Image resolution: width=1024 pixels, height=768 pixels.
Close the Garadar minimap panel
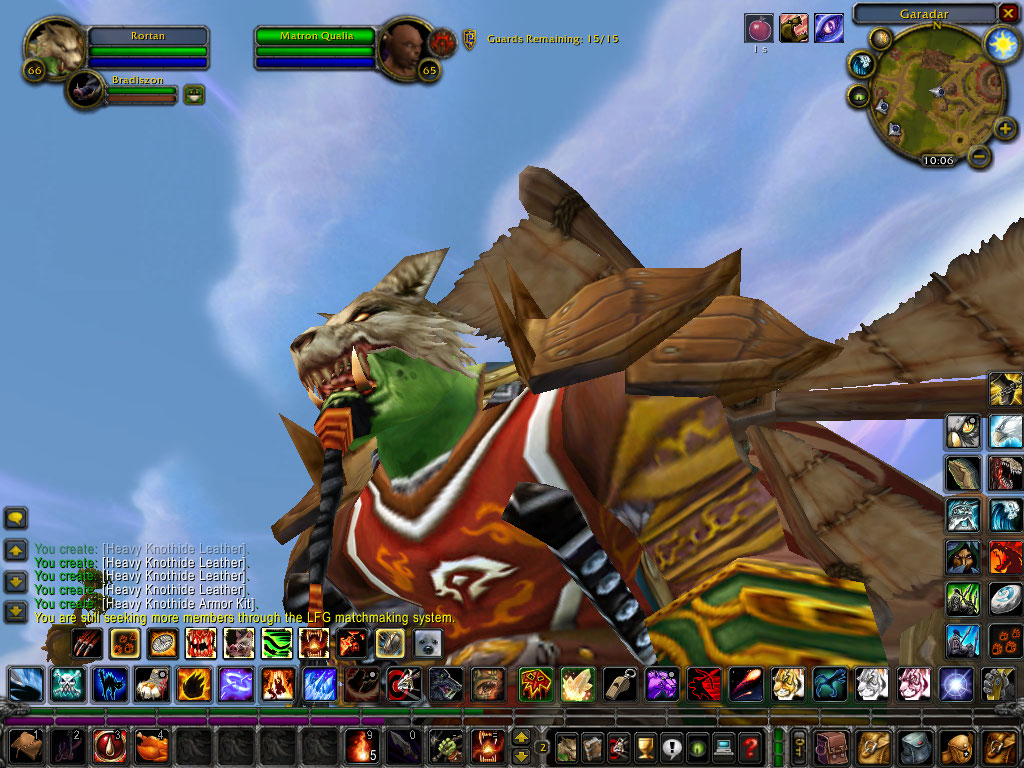1008,13
